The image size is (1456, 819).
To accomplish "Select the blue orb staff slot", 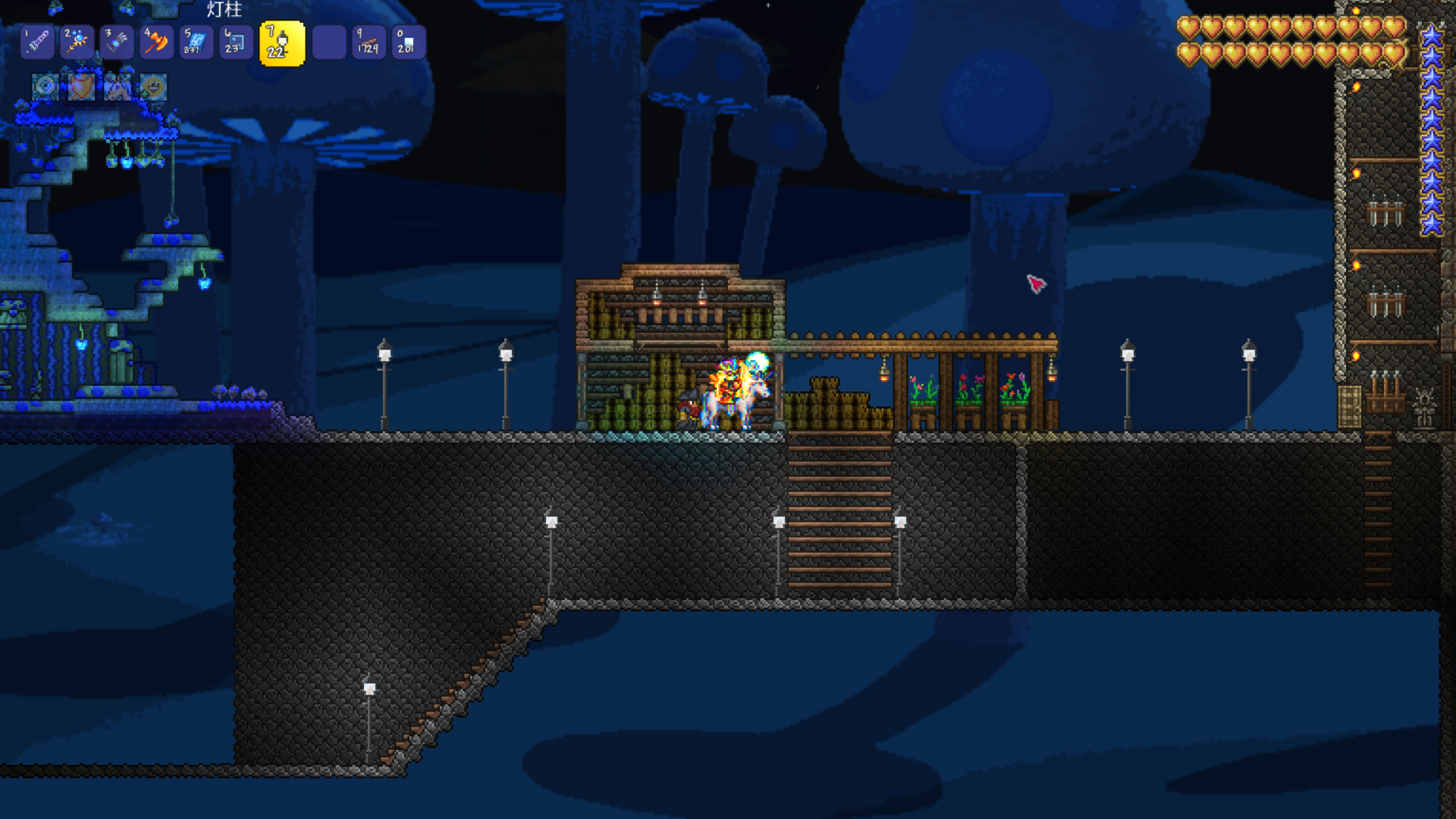I will pos(77,42).
